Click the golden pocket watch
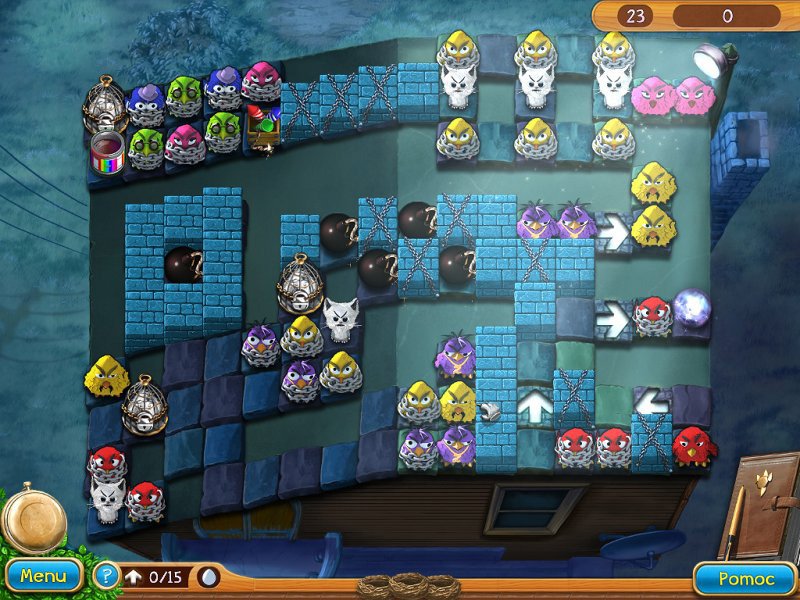The height and width of the screenshot is (600, 800). [34, 518]
